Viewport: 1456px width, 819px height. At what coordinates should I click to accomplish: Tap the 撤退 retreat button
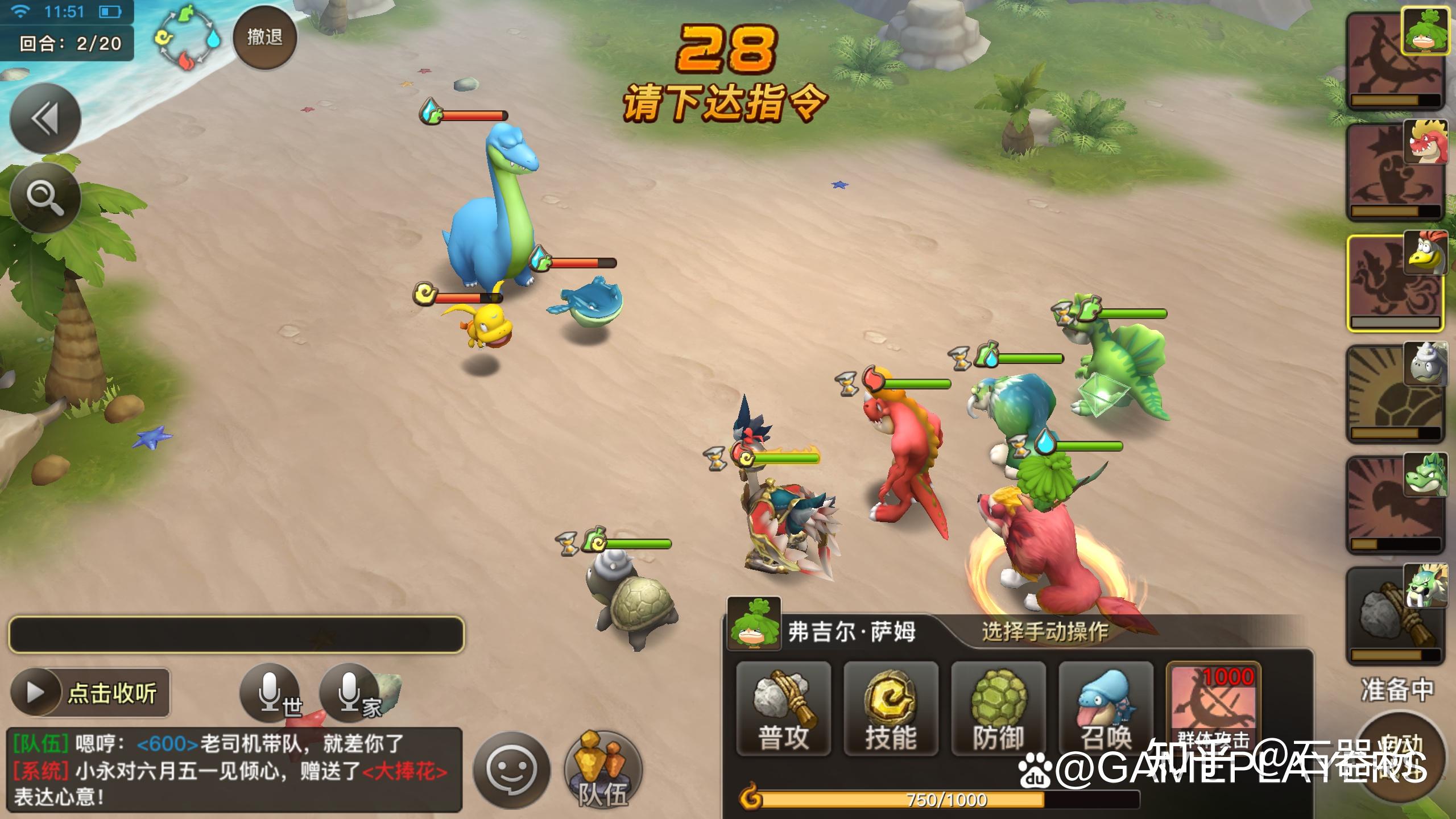click(264, 38)
